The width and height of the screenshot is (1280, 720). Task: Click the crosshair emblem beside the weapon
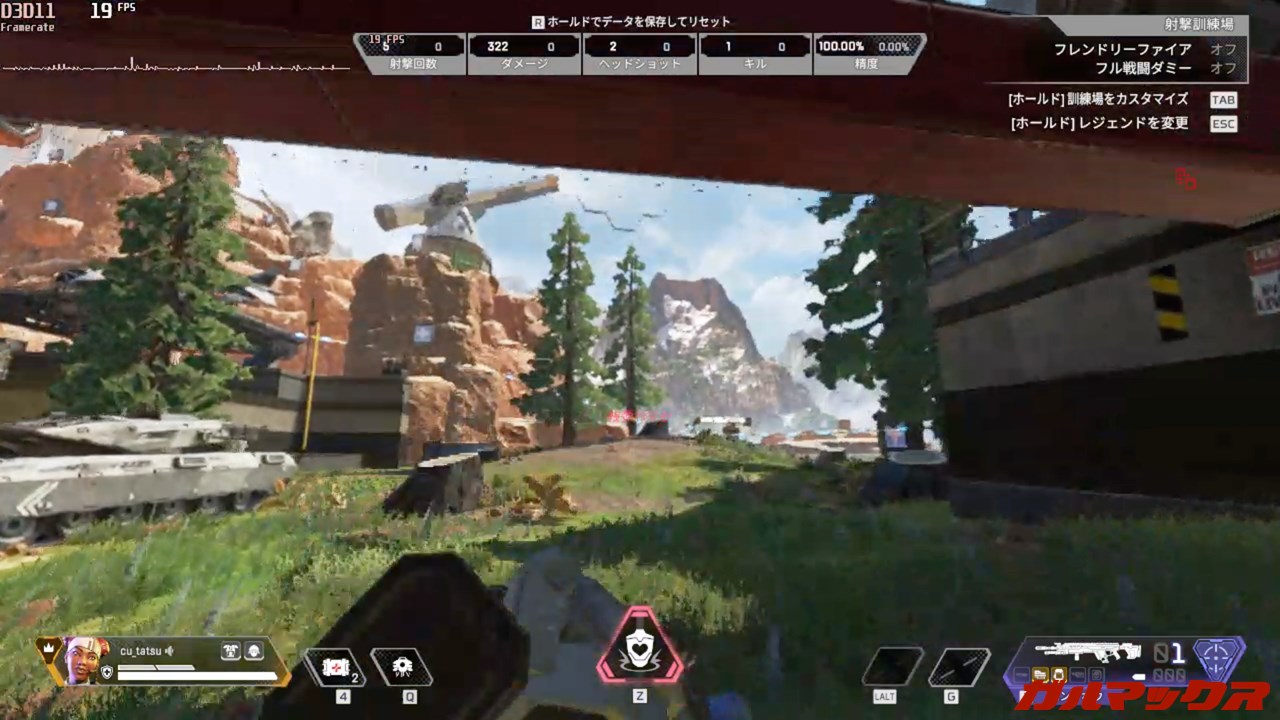click(1220, 657)
